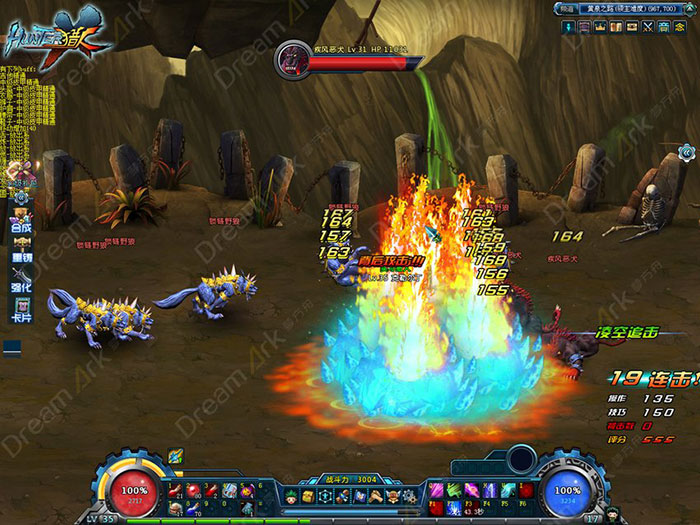700x525 pixels.
Task: Click the blue gear button on the right edge
Action: coord(687,152)
